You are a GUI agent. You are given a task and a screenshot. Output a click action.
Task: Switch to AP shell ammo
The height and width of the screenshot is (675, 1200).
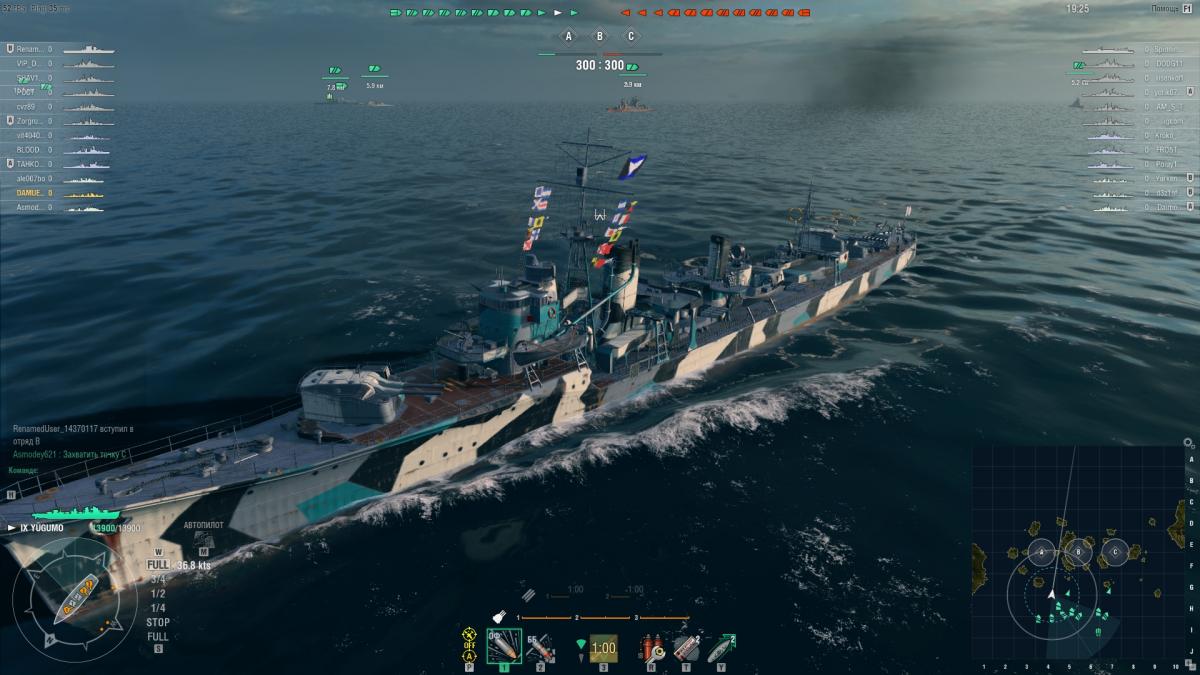[540, 647]
